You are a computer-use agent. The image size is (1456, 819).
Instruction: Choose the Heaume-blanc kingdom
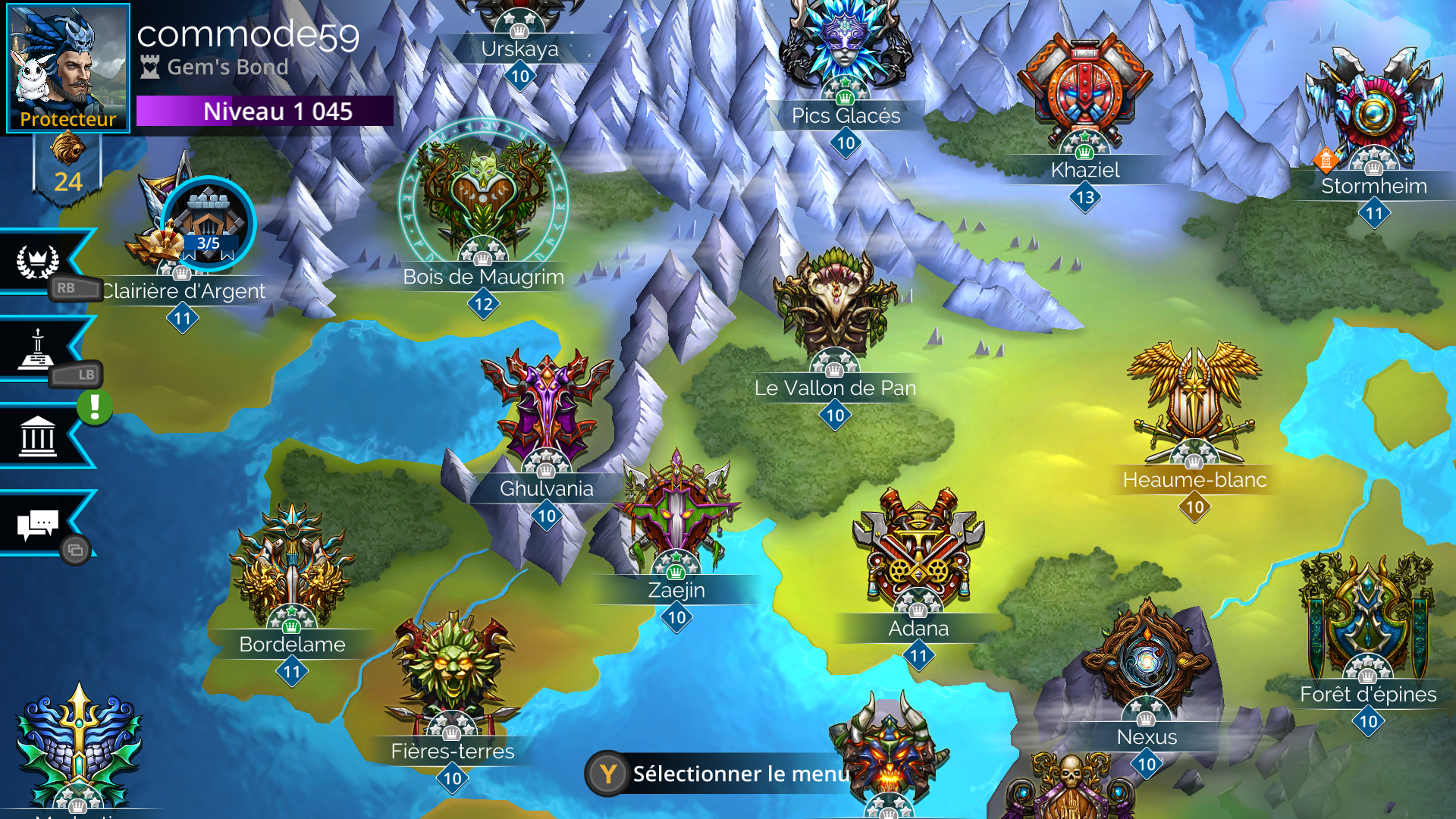pyautogui.click(x=1194, y=402)
